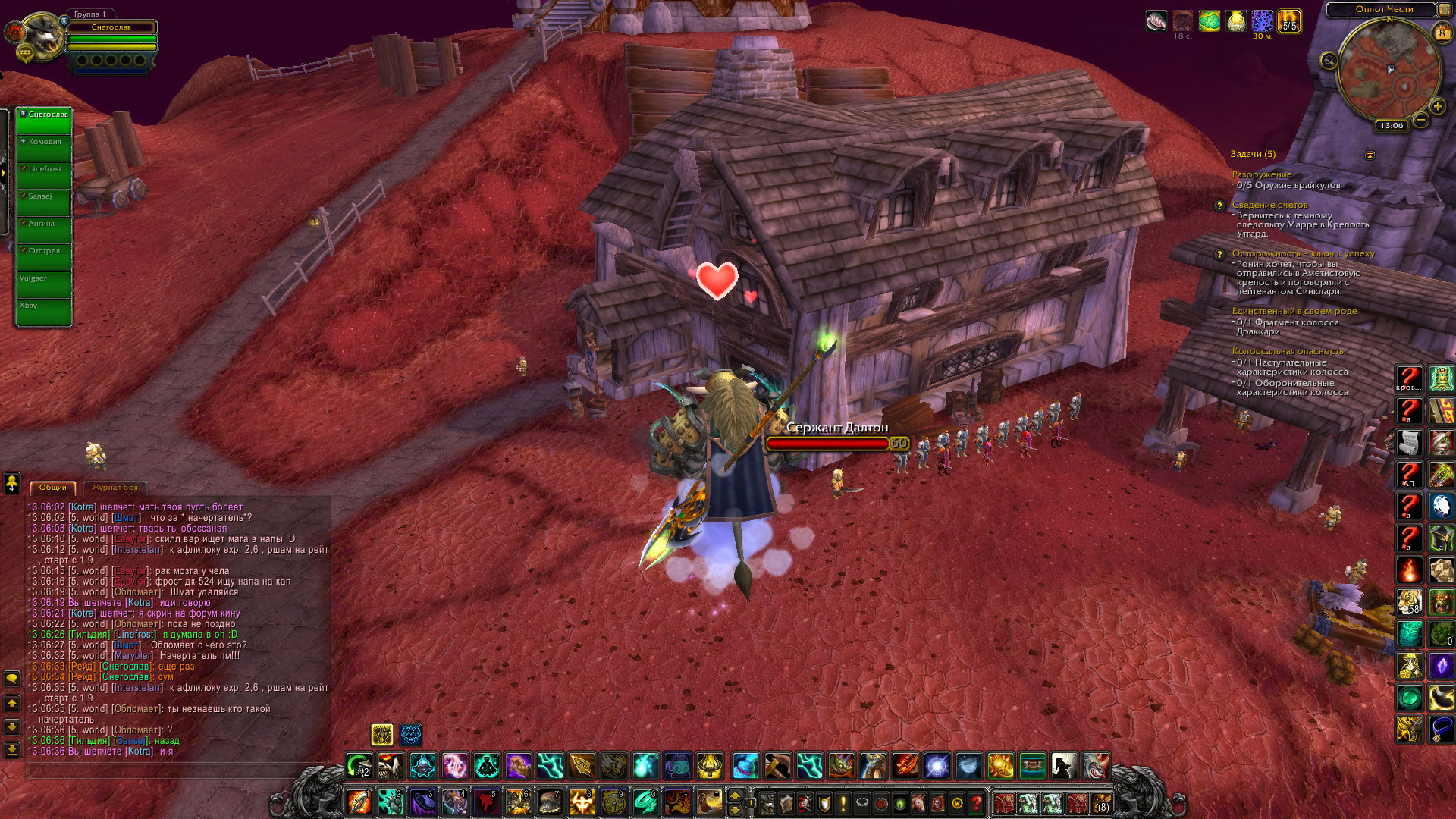Click the clock showing 13:06
Image resolution: width=1456 pixels, height=819 pixels.
(1392, 126)
